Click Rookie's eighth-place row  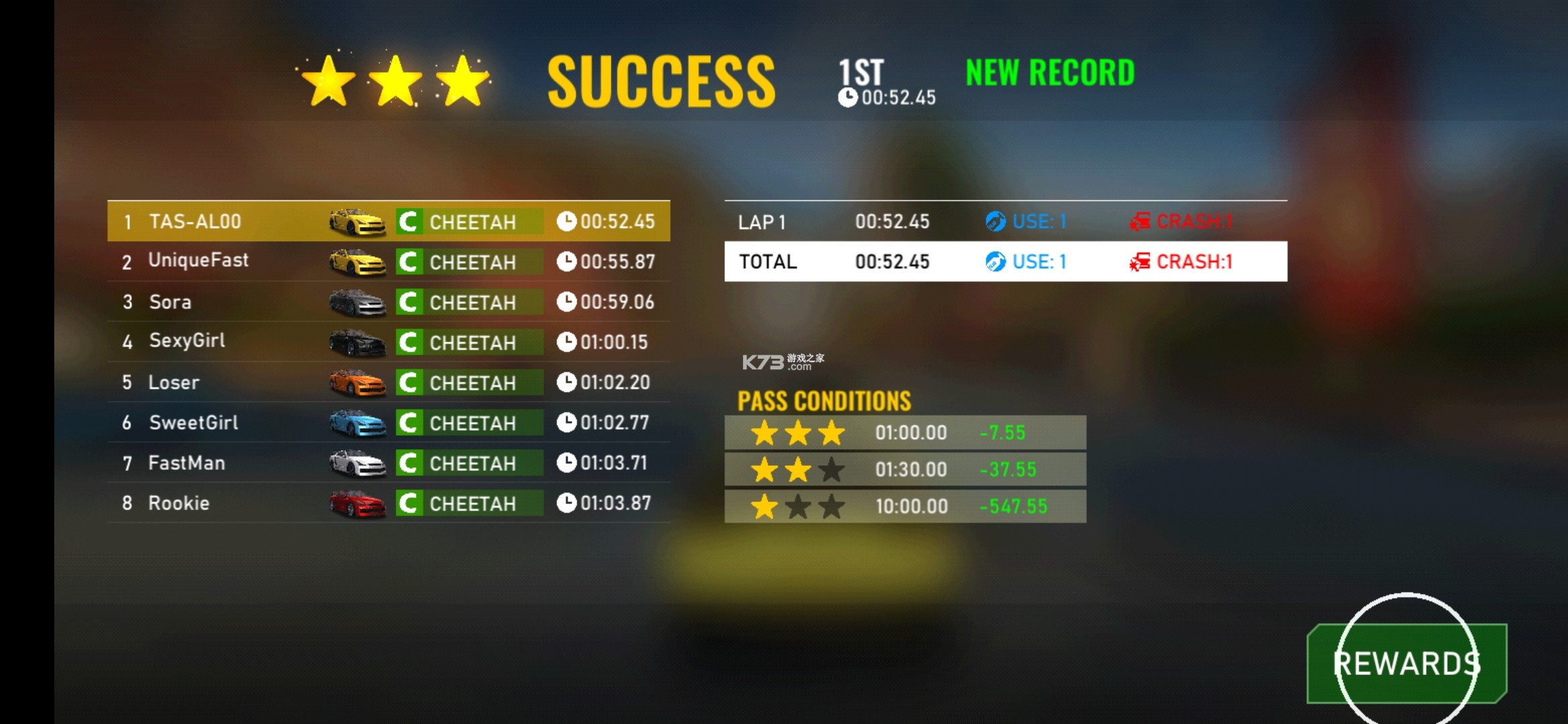pos(389,503)
